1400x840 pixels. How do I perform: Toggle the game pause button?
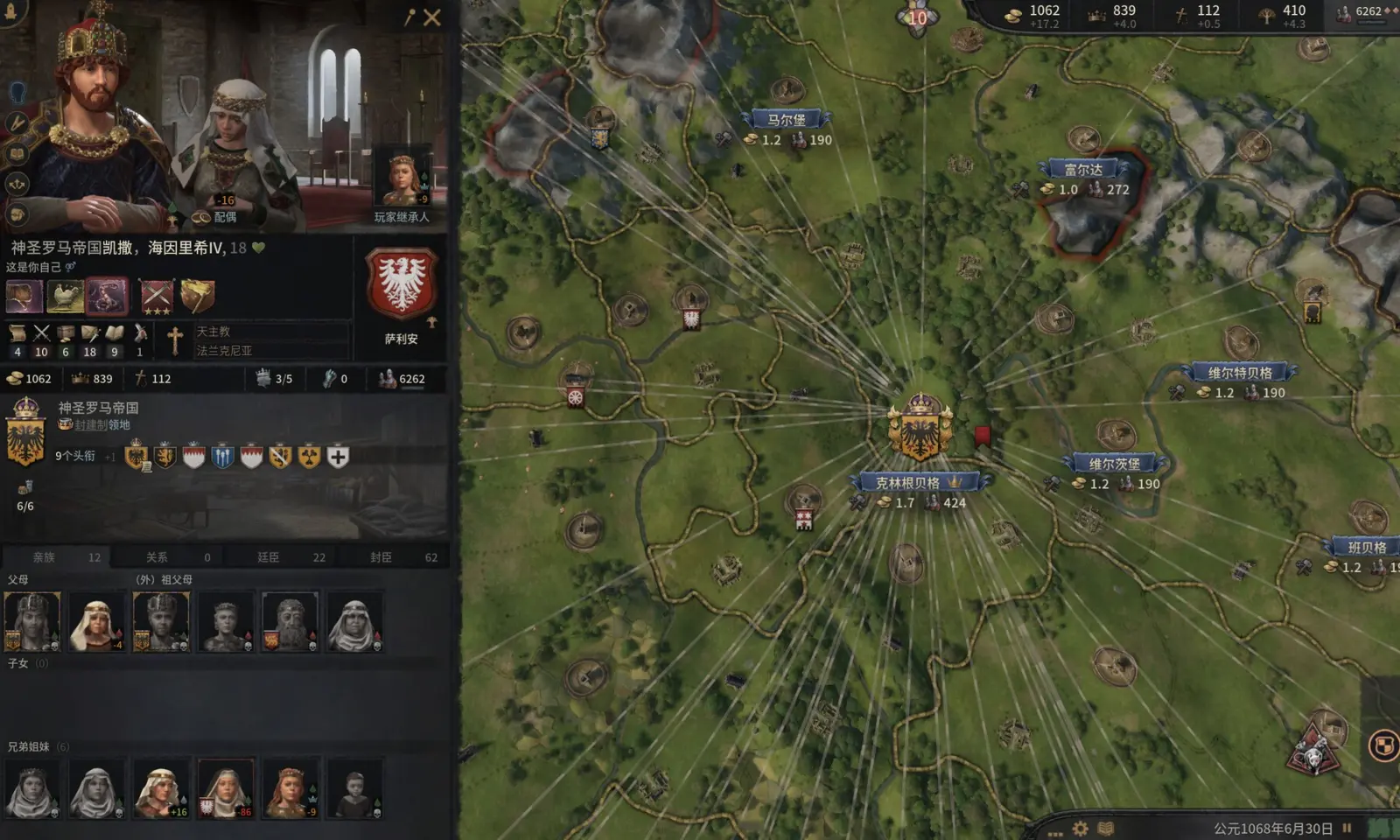coord(1347,828)
